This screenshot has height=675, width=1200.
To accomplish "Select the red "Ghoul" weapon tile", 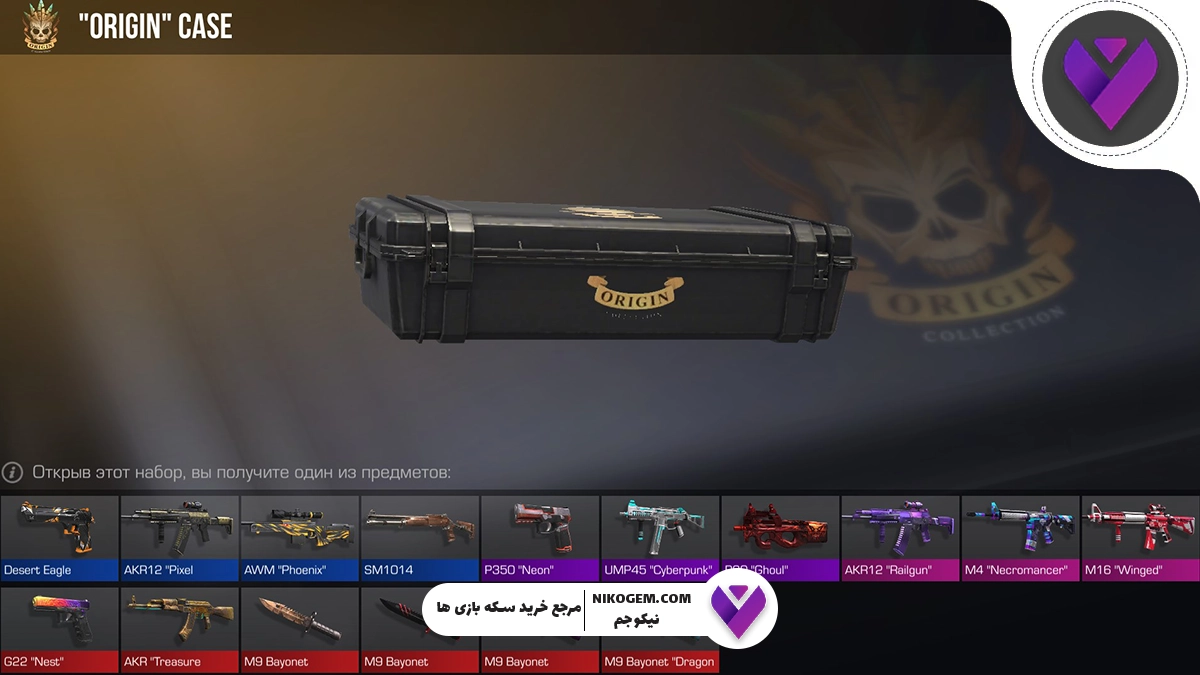I will 779,537.
